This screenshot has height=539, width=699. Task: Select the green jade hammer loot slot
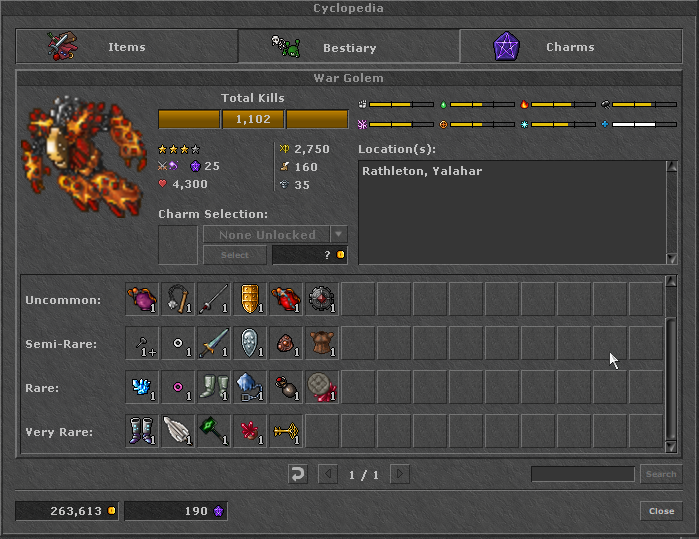pos(214,432)
